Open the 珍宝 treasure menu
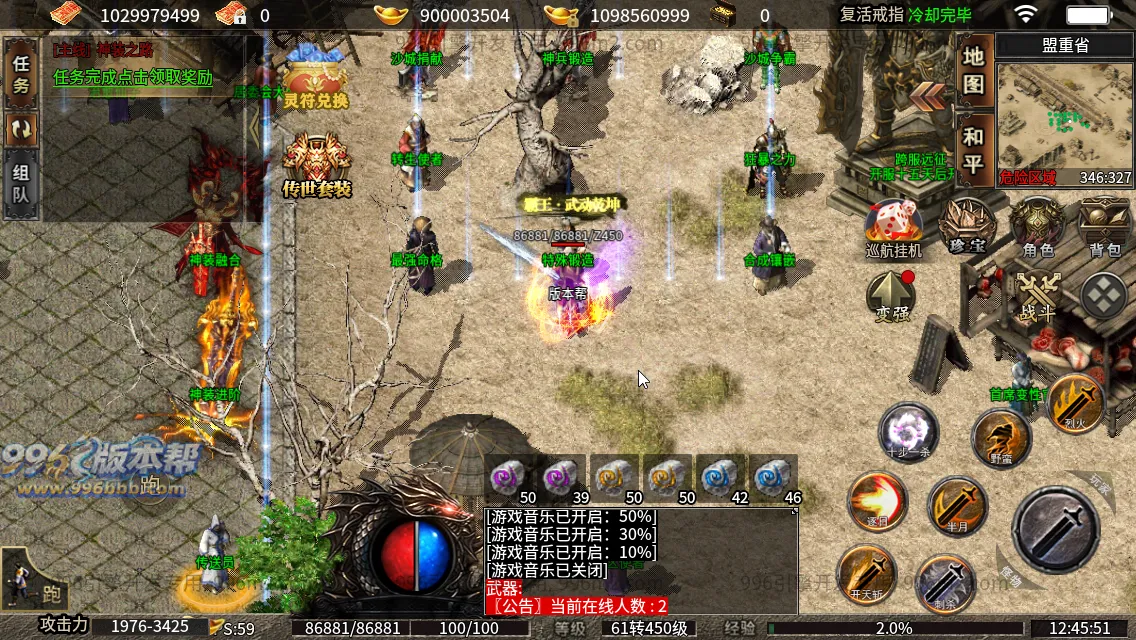The width and height of the screenshot is (1136, 640). (966, 225)
